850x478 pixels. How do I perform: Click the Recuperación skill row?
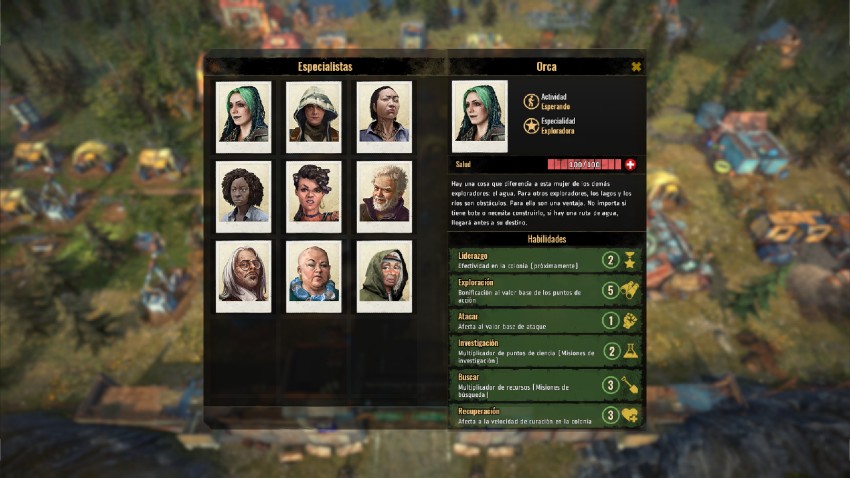(x=545, y=416)
